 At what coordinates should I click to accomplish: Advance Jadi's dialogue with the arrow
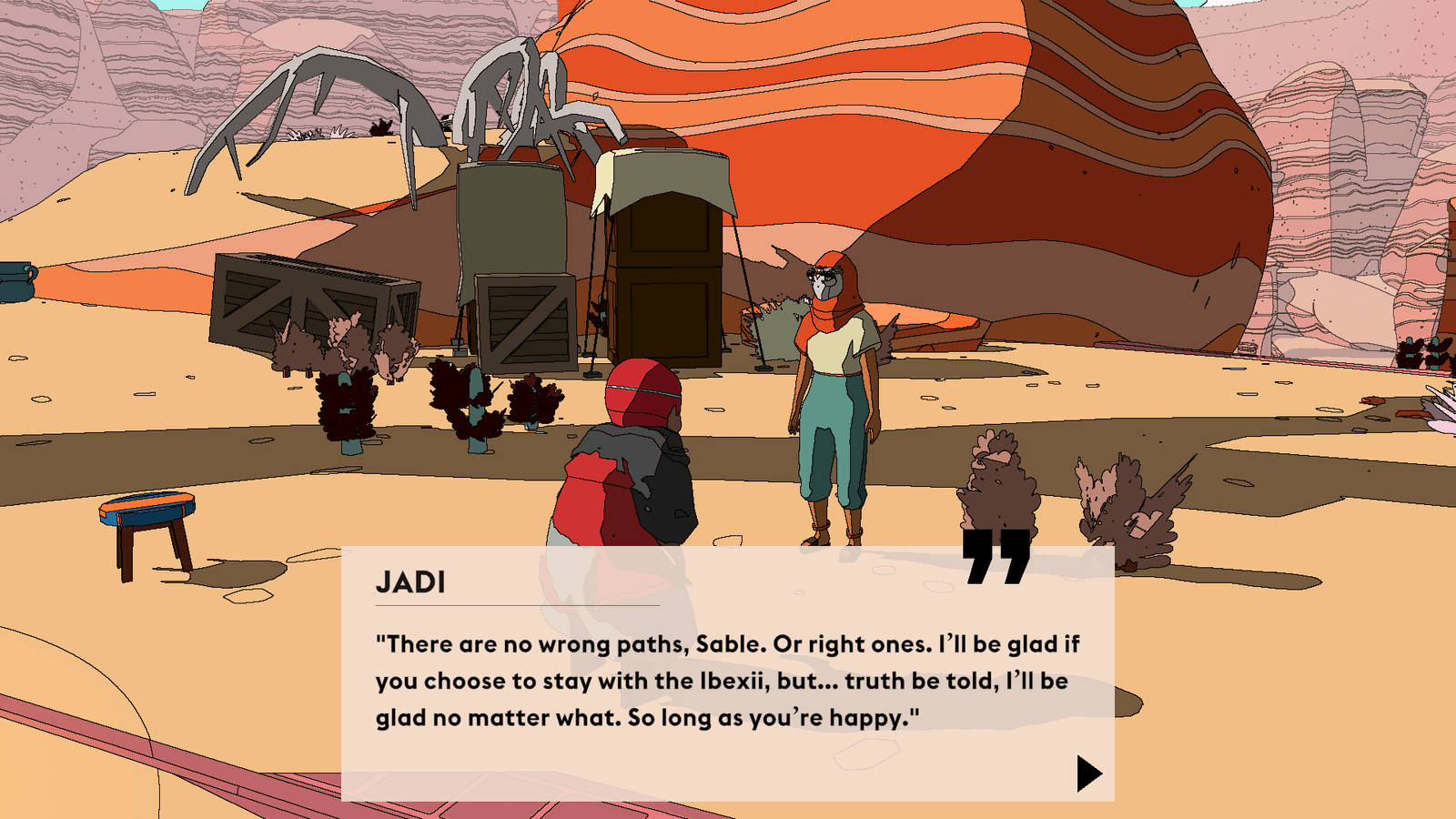tap(1087, 773)
